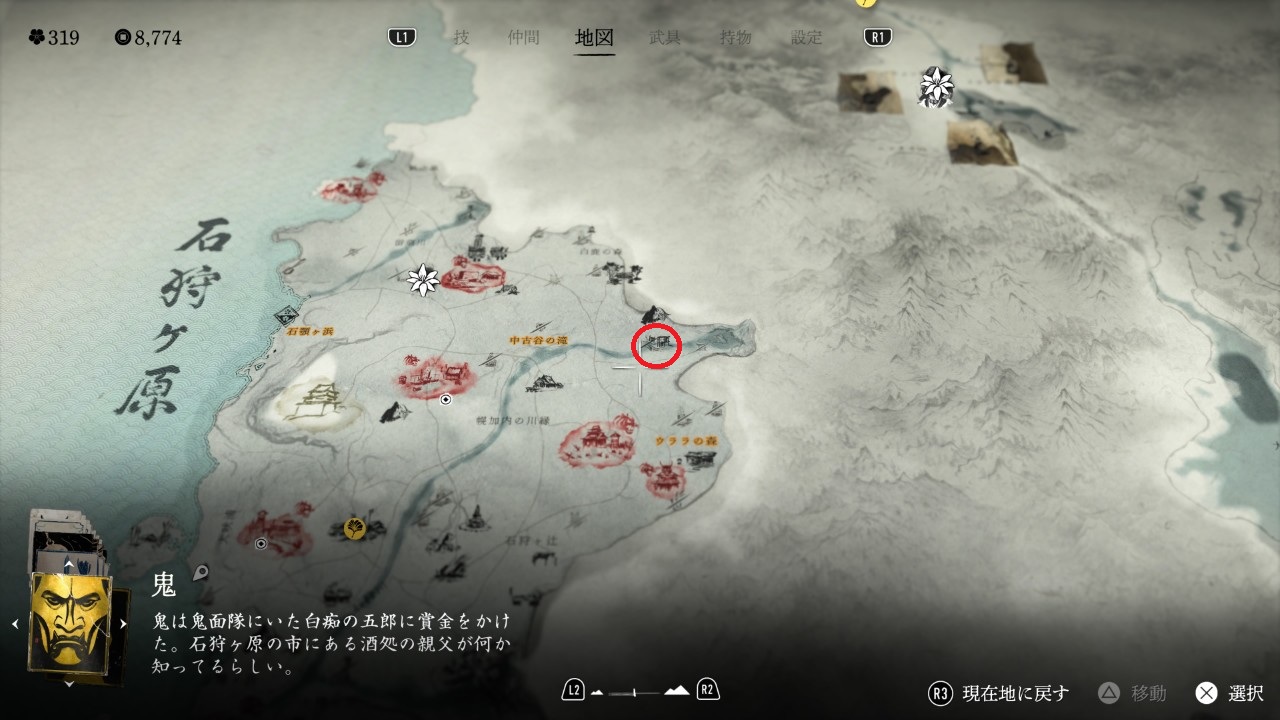Click the right arrow beside the 鬼 card
This screenshot has height=720, width=1280.
[123, 623]
